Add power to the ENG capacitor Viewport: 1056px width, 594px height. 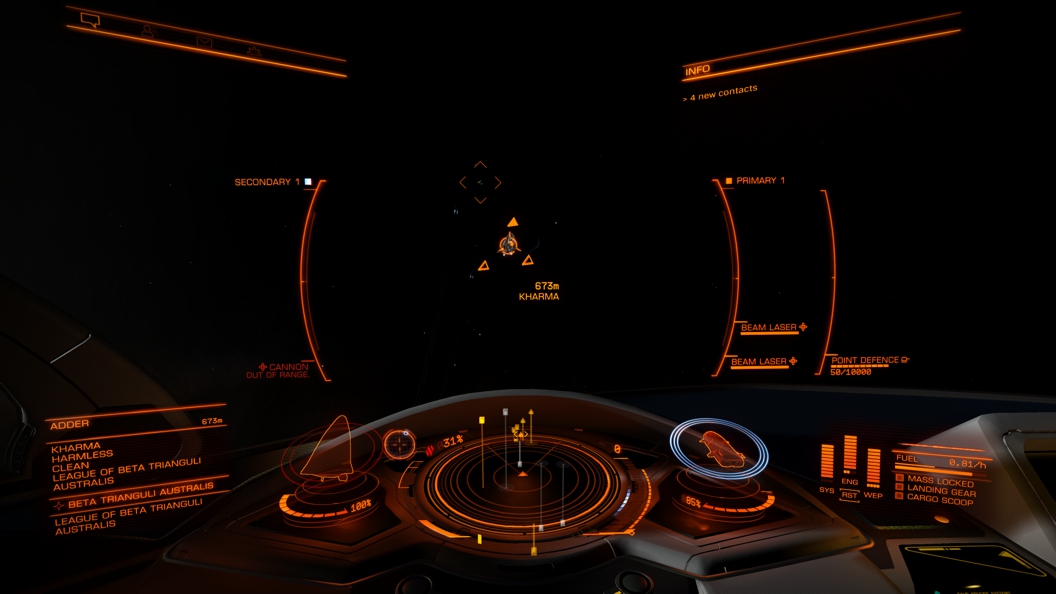tap(850, 453)
